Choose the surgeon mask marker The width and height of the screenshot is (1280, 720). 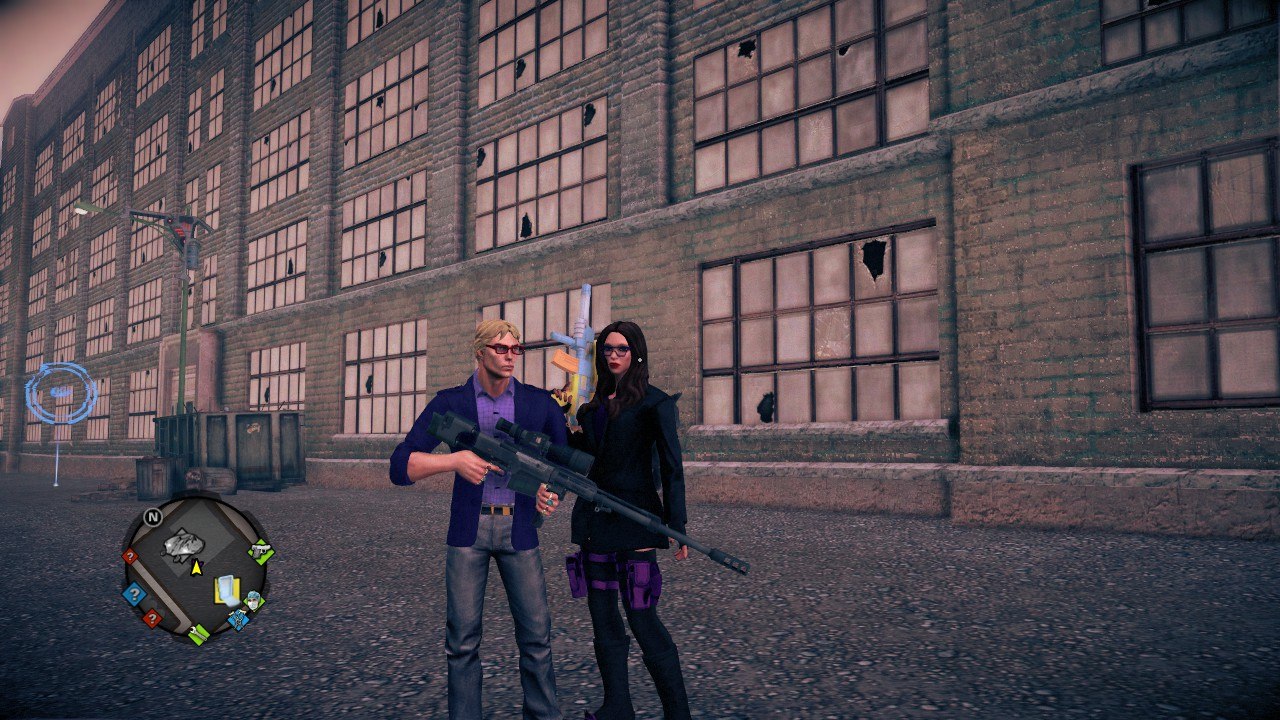[x=253, y=601]
